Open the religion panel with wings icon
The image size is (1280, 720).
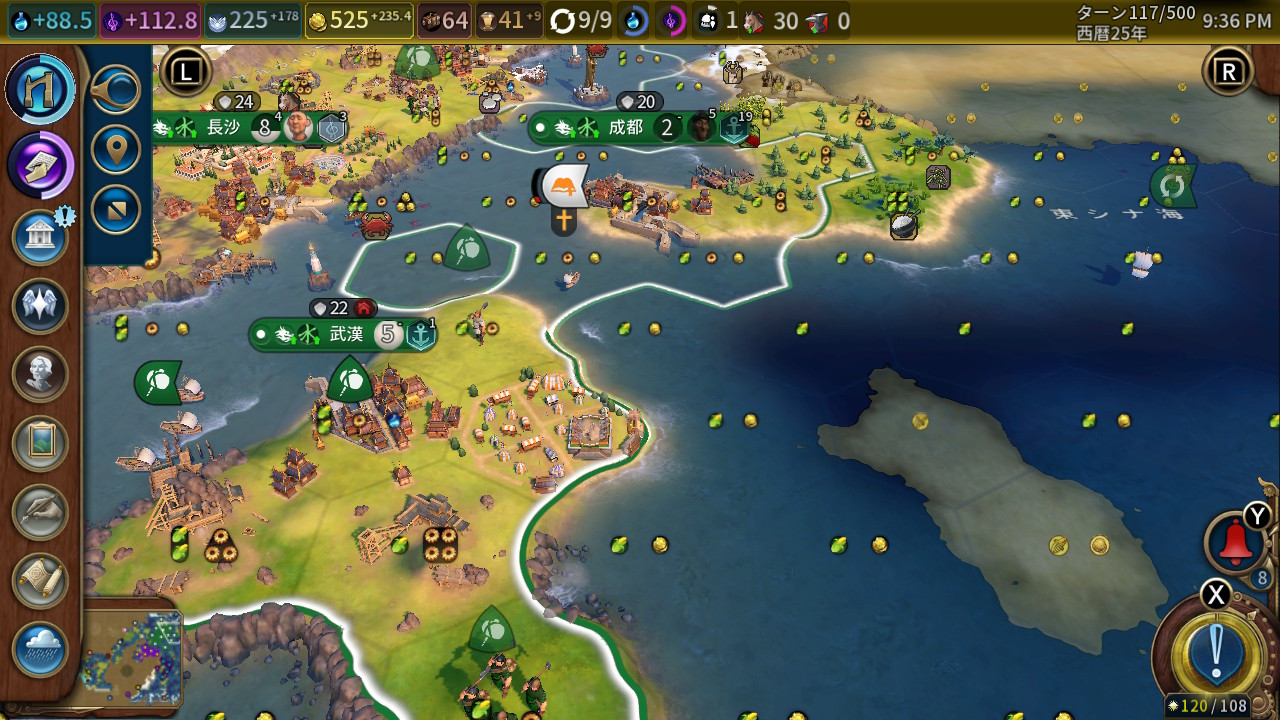pos(40,306)
